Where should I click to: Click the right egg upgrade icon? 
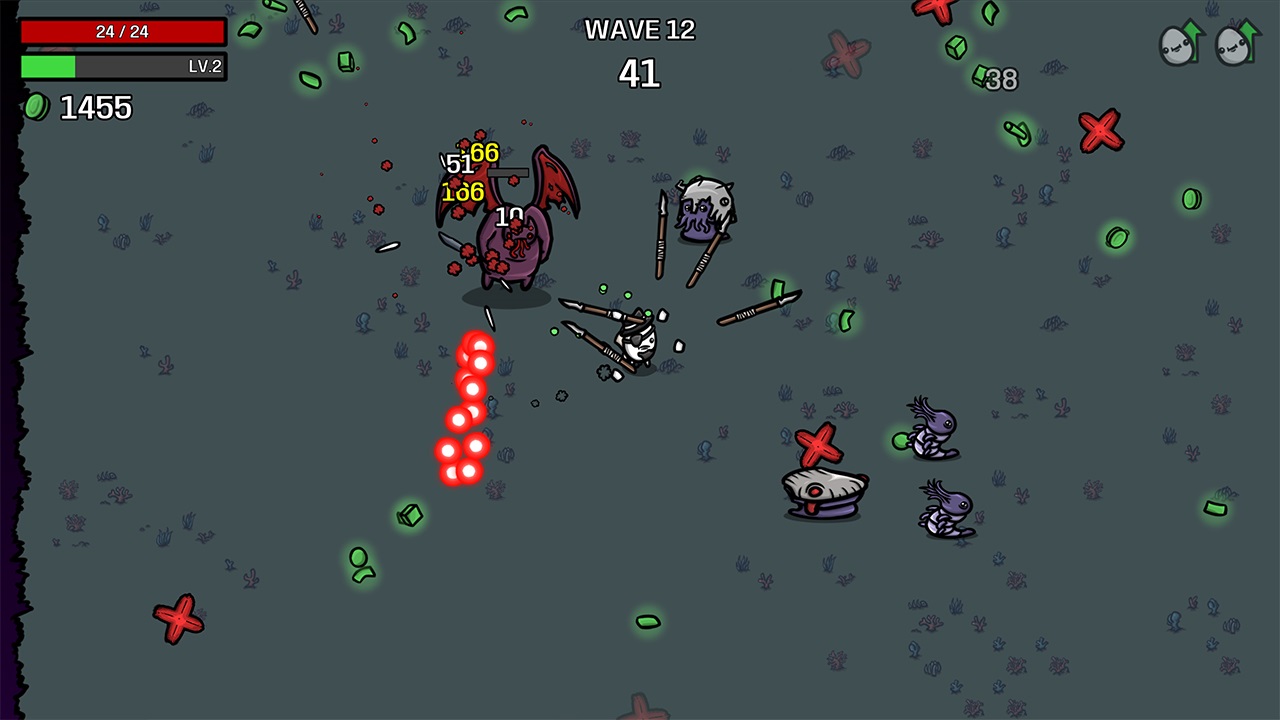(x=1235, y=45)
